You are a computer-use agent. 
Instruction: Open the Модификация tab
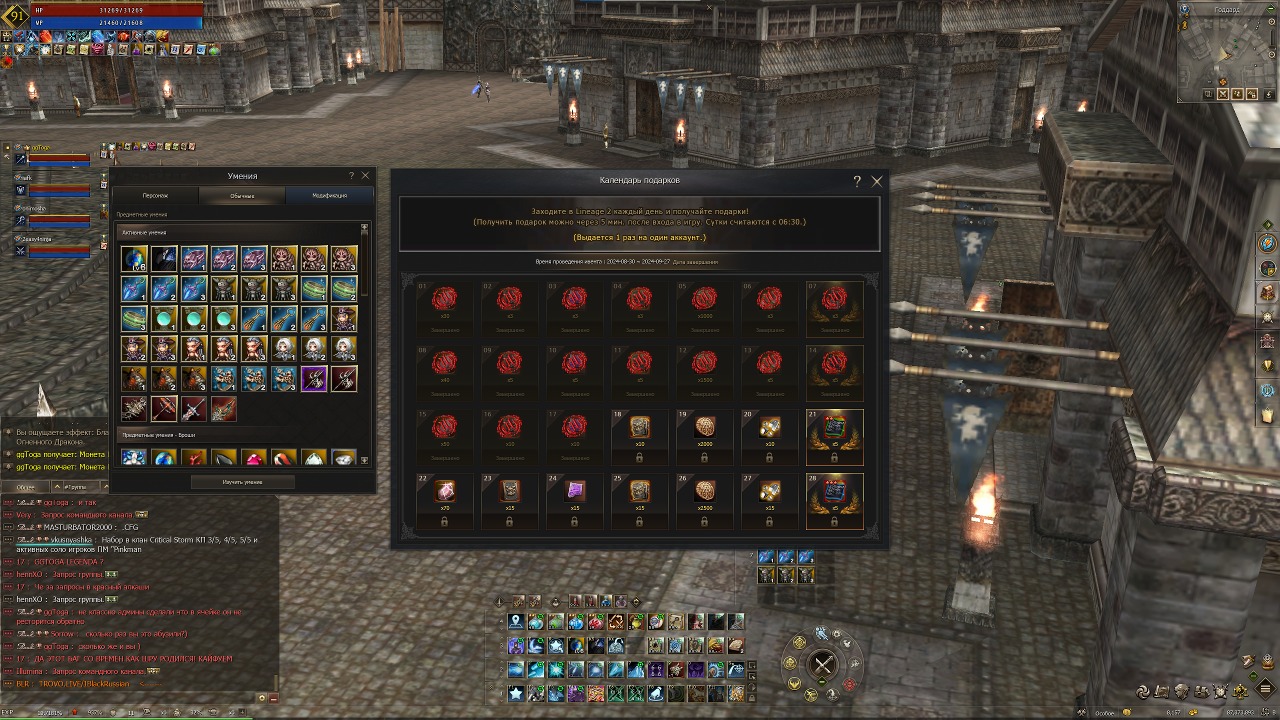point(329,195)
